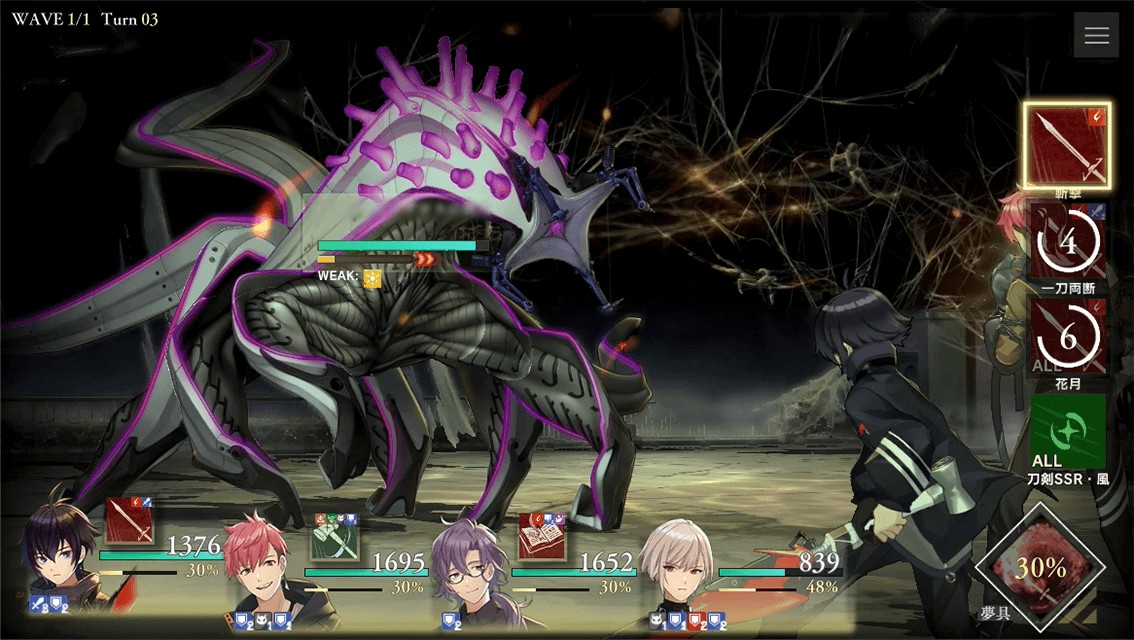Open the hamburger menu button
Viewport: 1134px width, 640px height.
(1096, 36)
